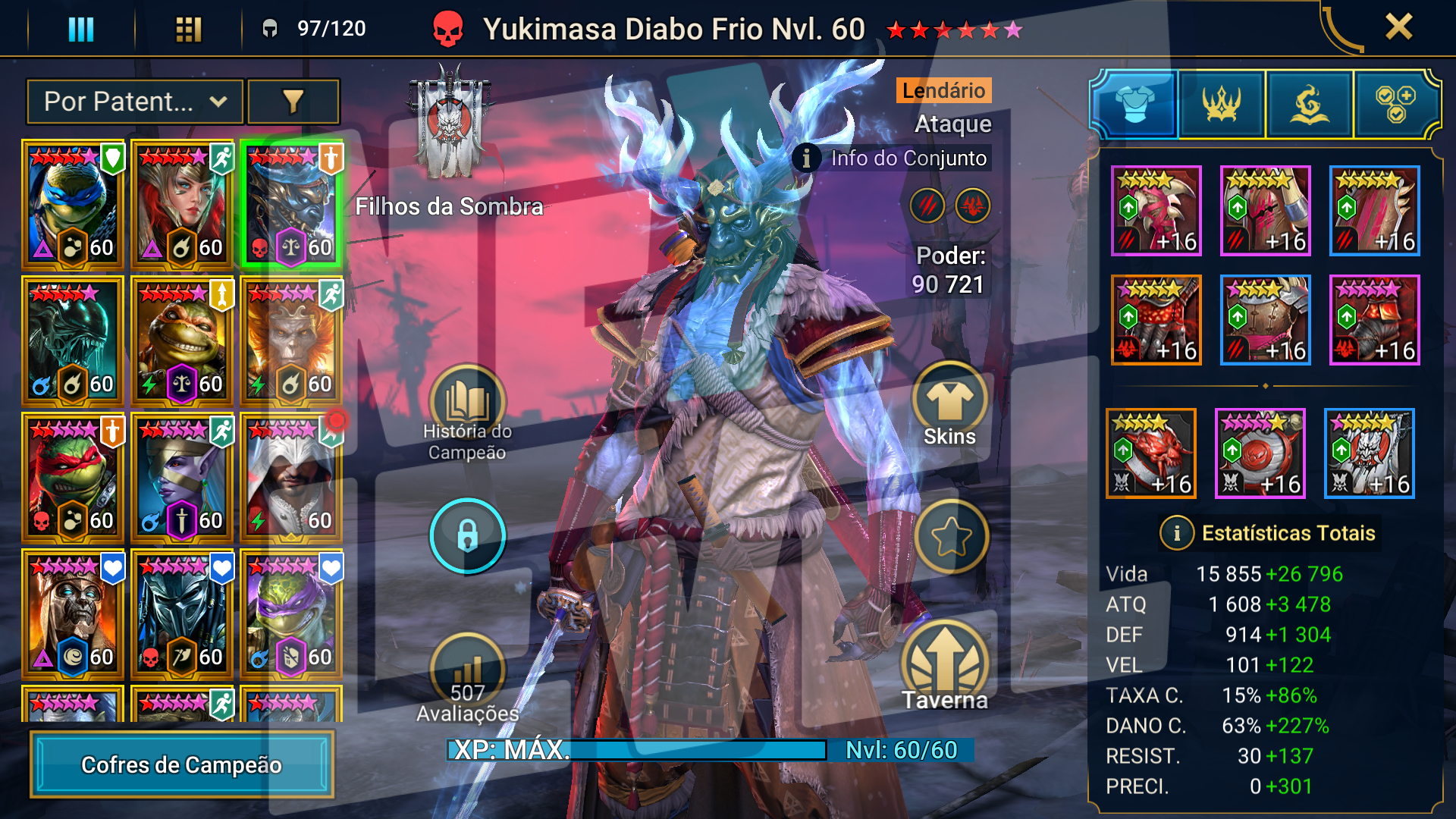Select the red-masked Raphael turtle champion
1456x819 pixels.
point(73,478)
